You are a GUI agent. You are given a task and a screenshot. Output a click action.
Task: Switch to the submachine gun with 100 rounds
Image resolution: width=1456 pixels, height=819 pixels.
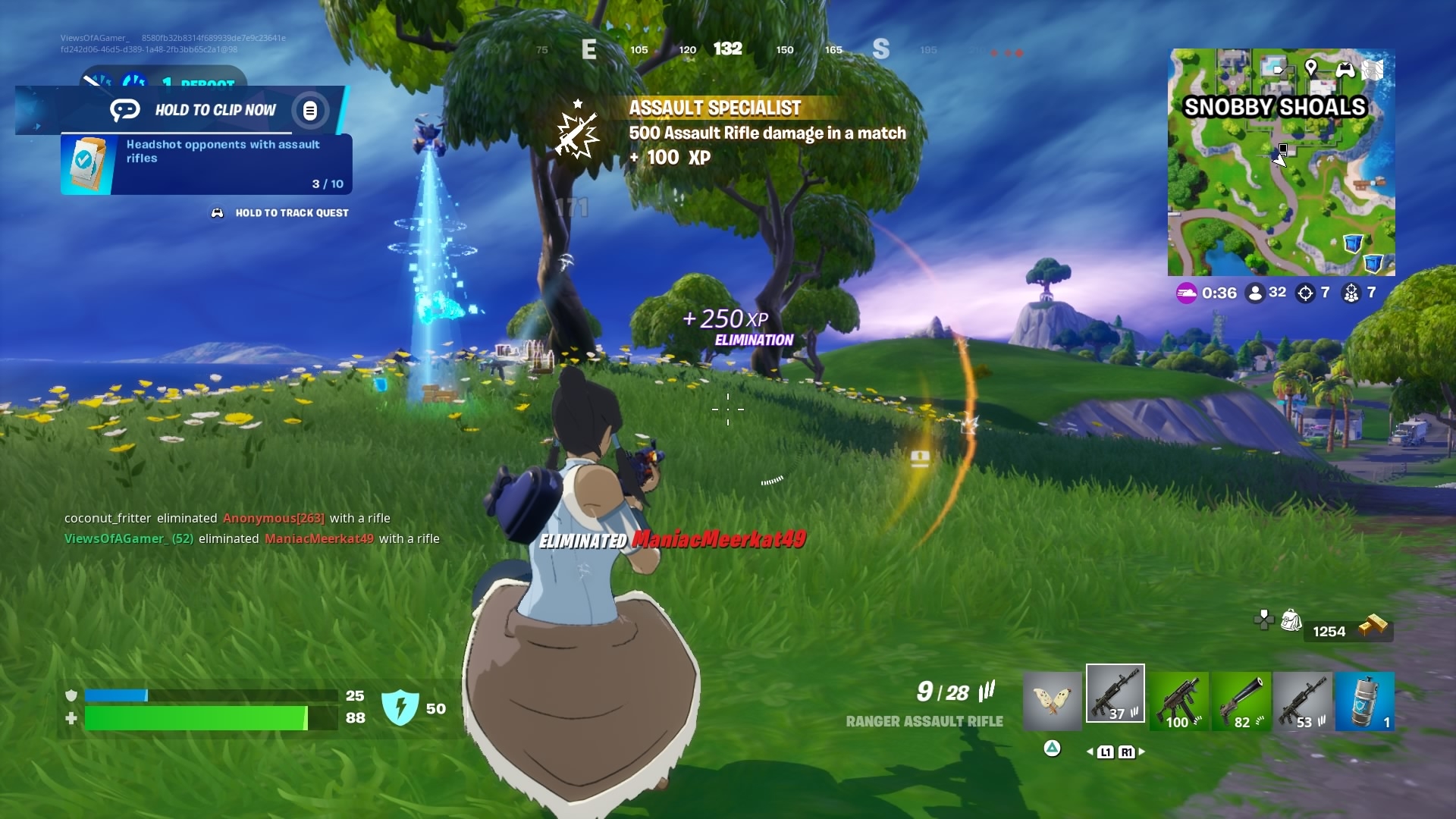pyautogui.click(x=1178, y=701)
